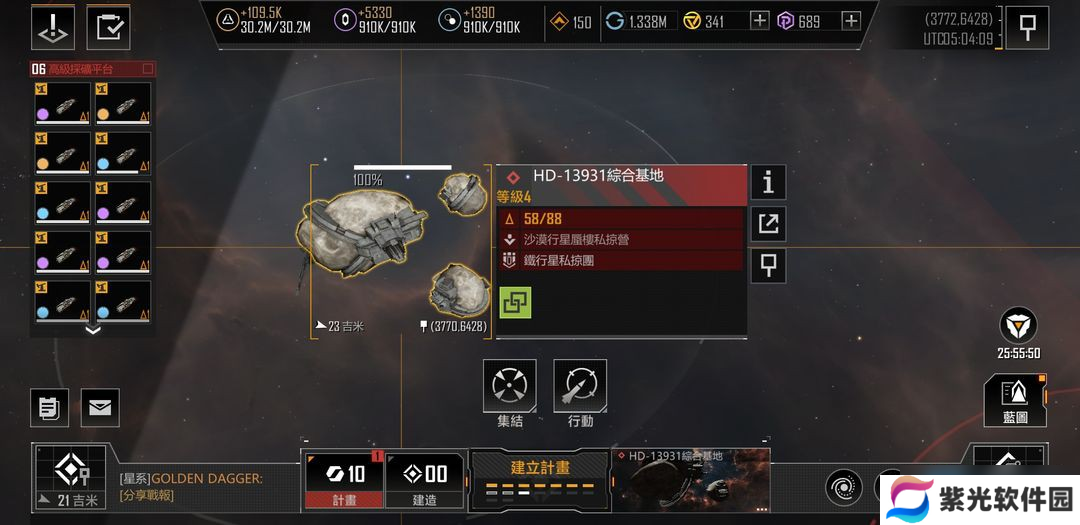1080x525 pixels.
Task: Click the 集結 rally button
Action: click(x=510, y=386)
